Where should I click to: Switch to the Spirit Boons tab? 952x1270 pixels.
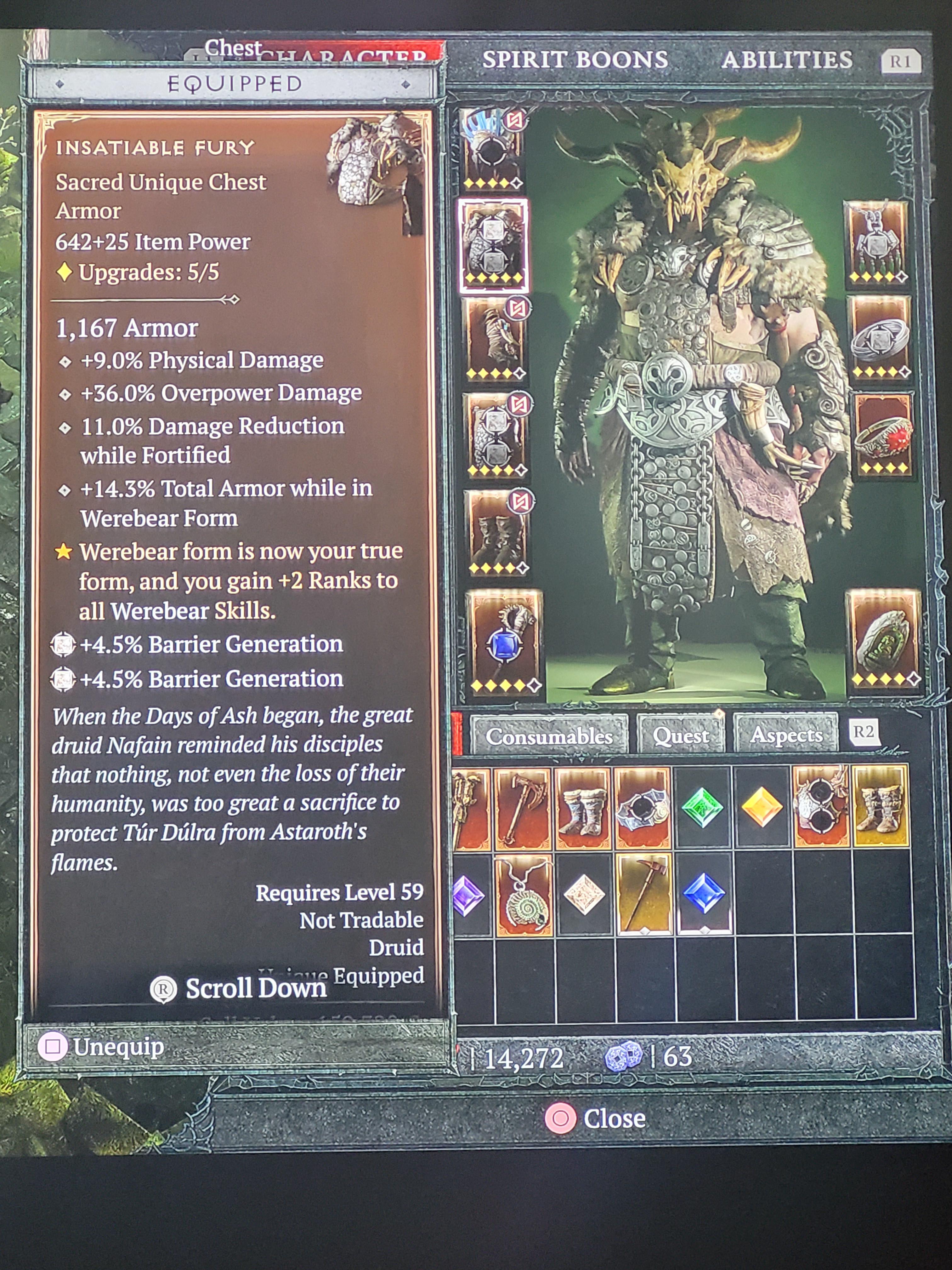point(575,59)
